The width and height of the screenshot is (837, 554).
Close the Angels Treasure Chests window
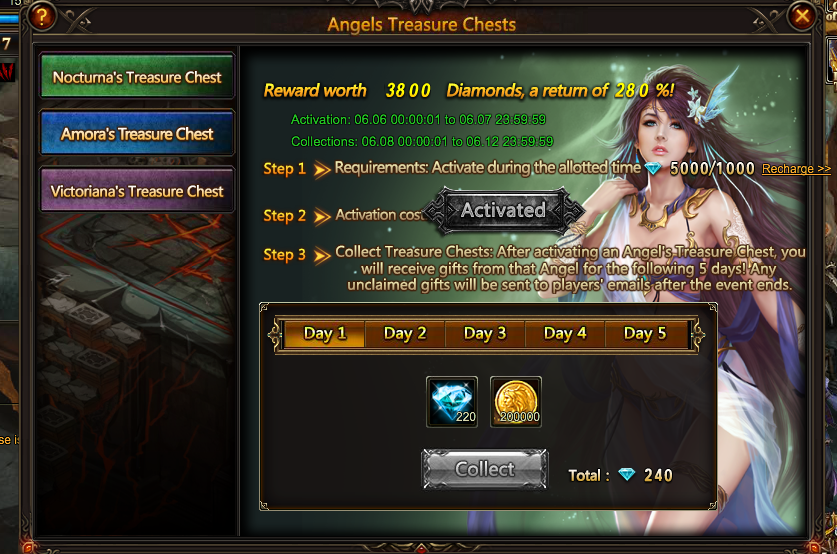[801, 16]
